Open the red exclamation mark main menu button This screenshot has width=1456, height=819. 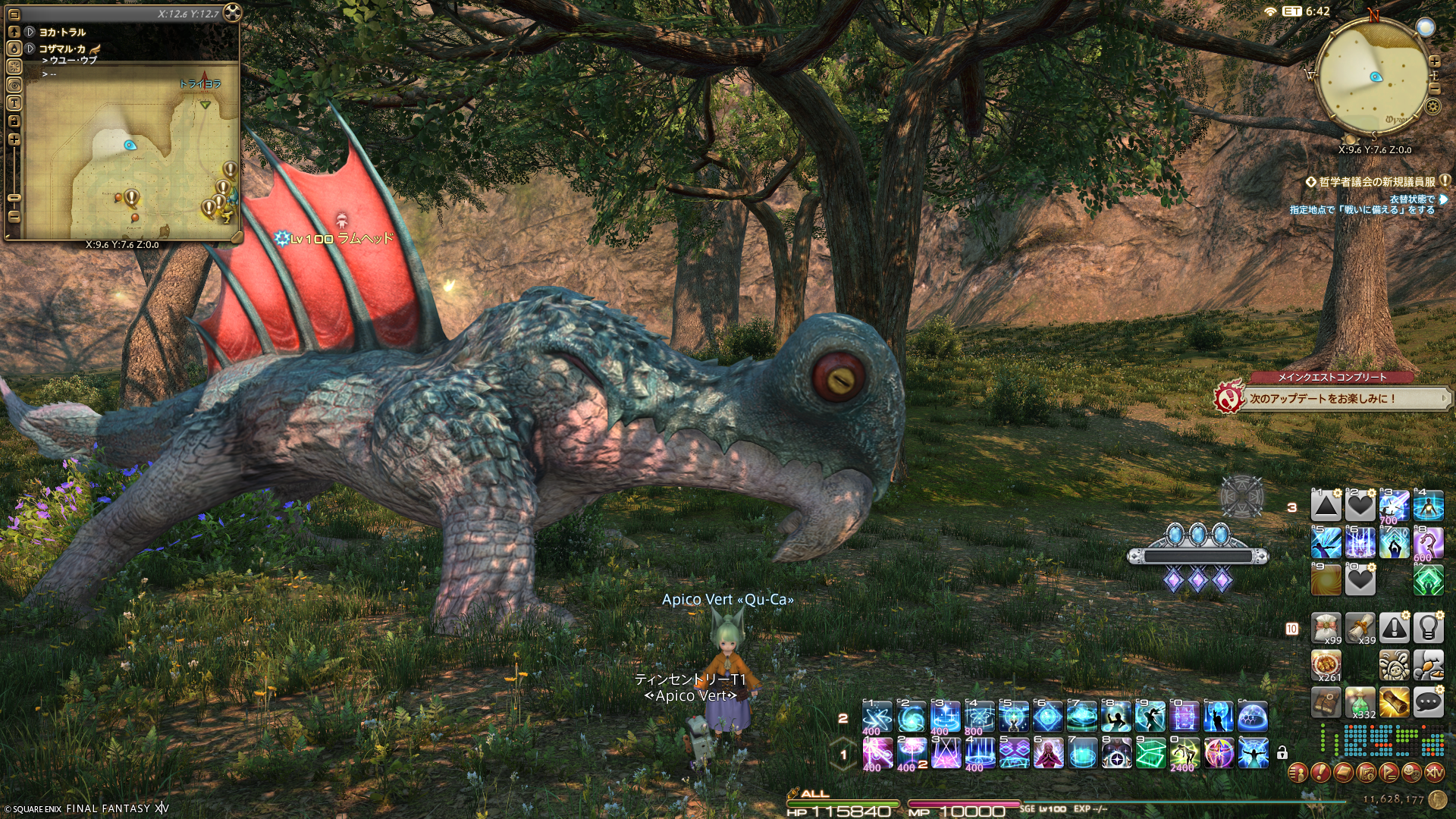[x=1320, y=773]
